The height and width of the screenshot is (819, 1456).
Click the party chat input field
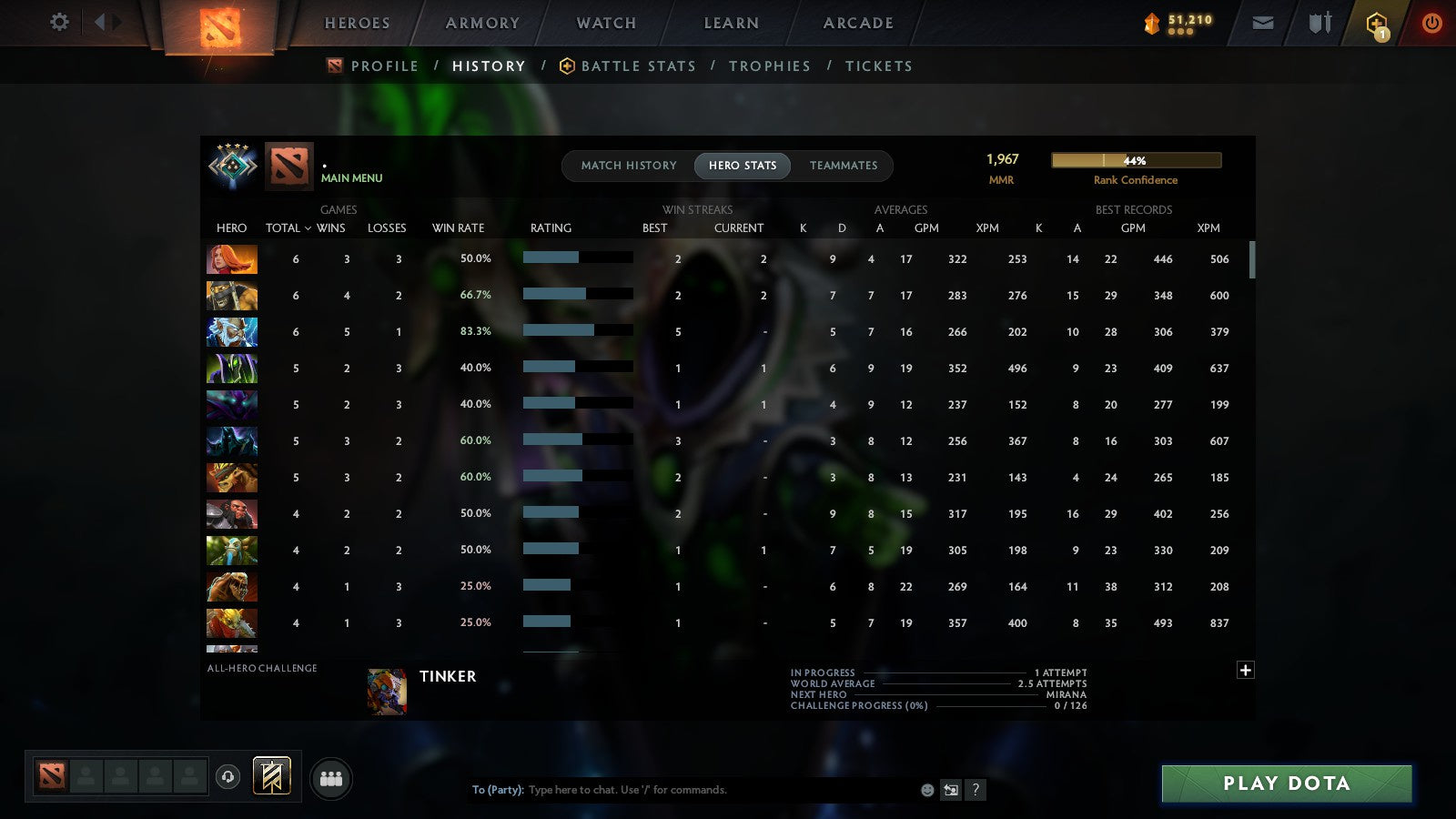click(682, 790)
